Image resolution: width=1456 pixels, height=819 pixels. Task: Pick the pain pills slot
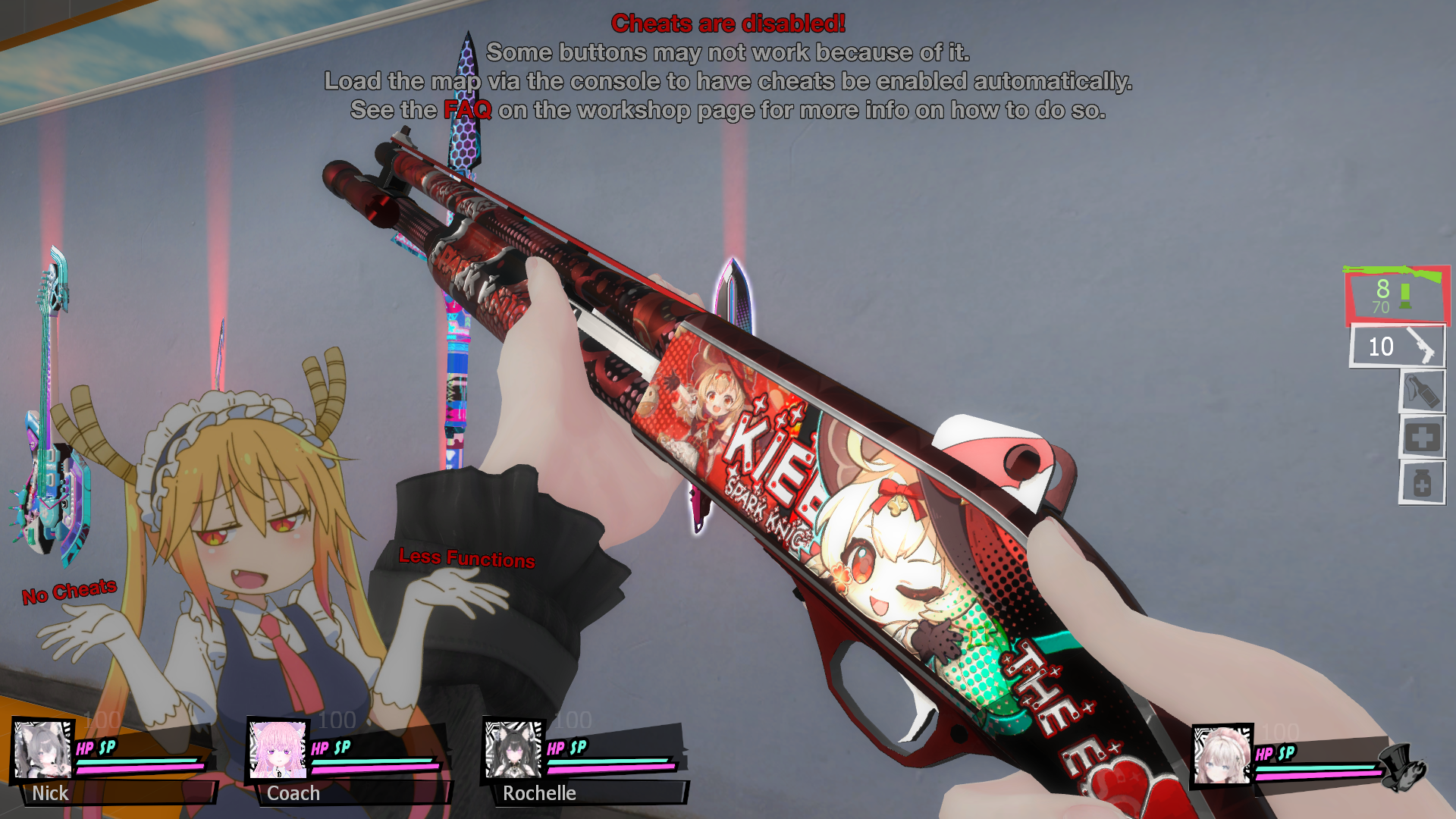pyautogui.click(x=1422, y=483)
